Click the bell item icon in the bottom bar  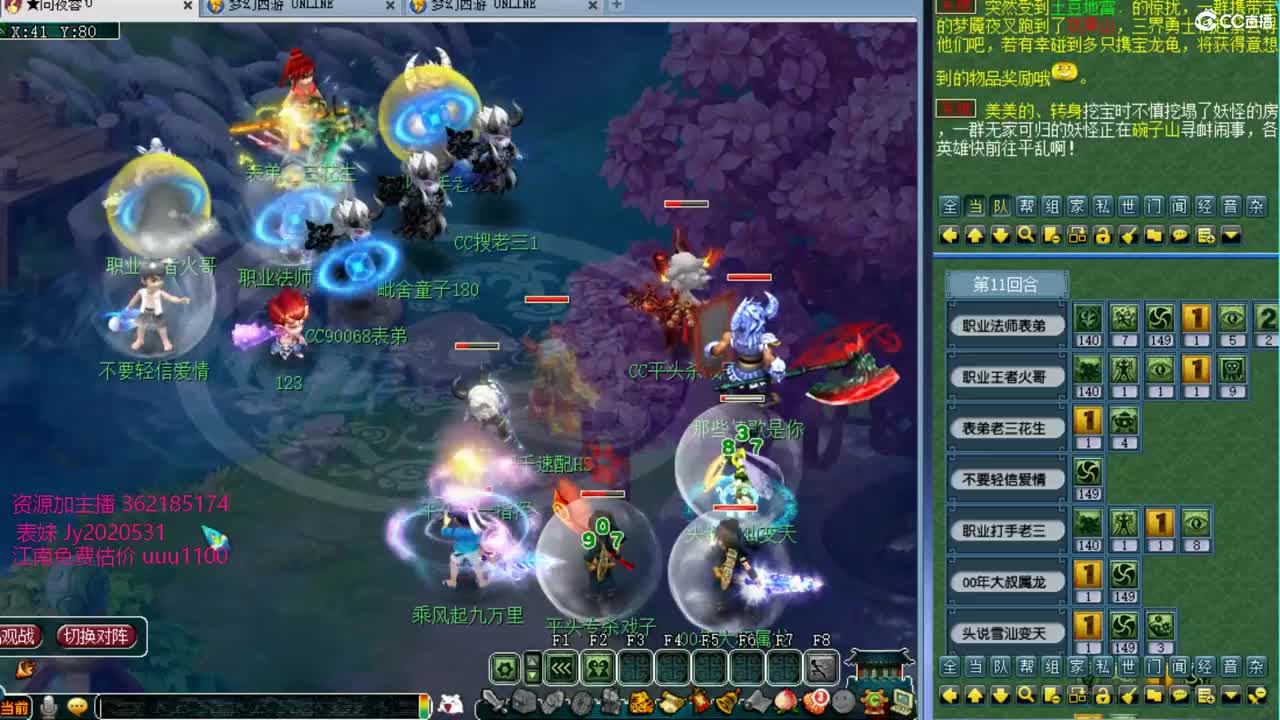[726, 700]
